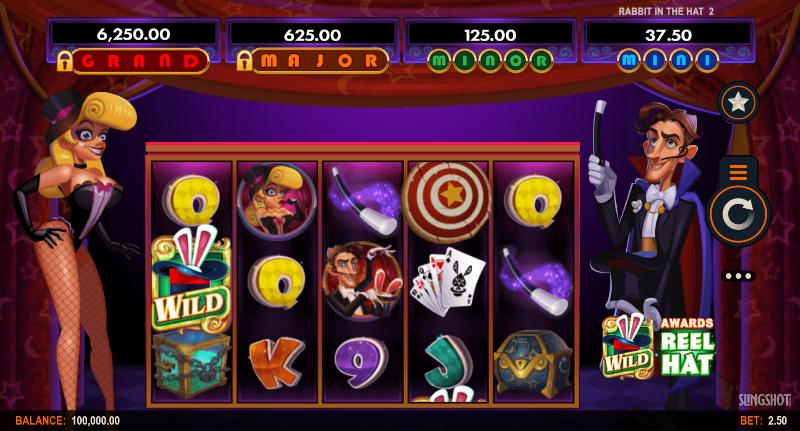Show more options via three dots
Screen dimensions: 800x431
point(738,275)
